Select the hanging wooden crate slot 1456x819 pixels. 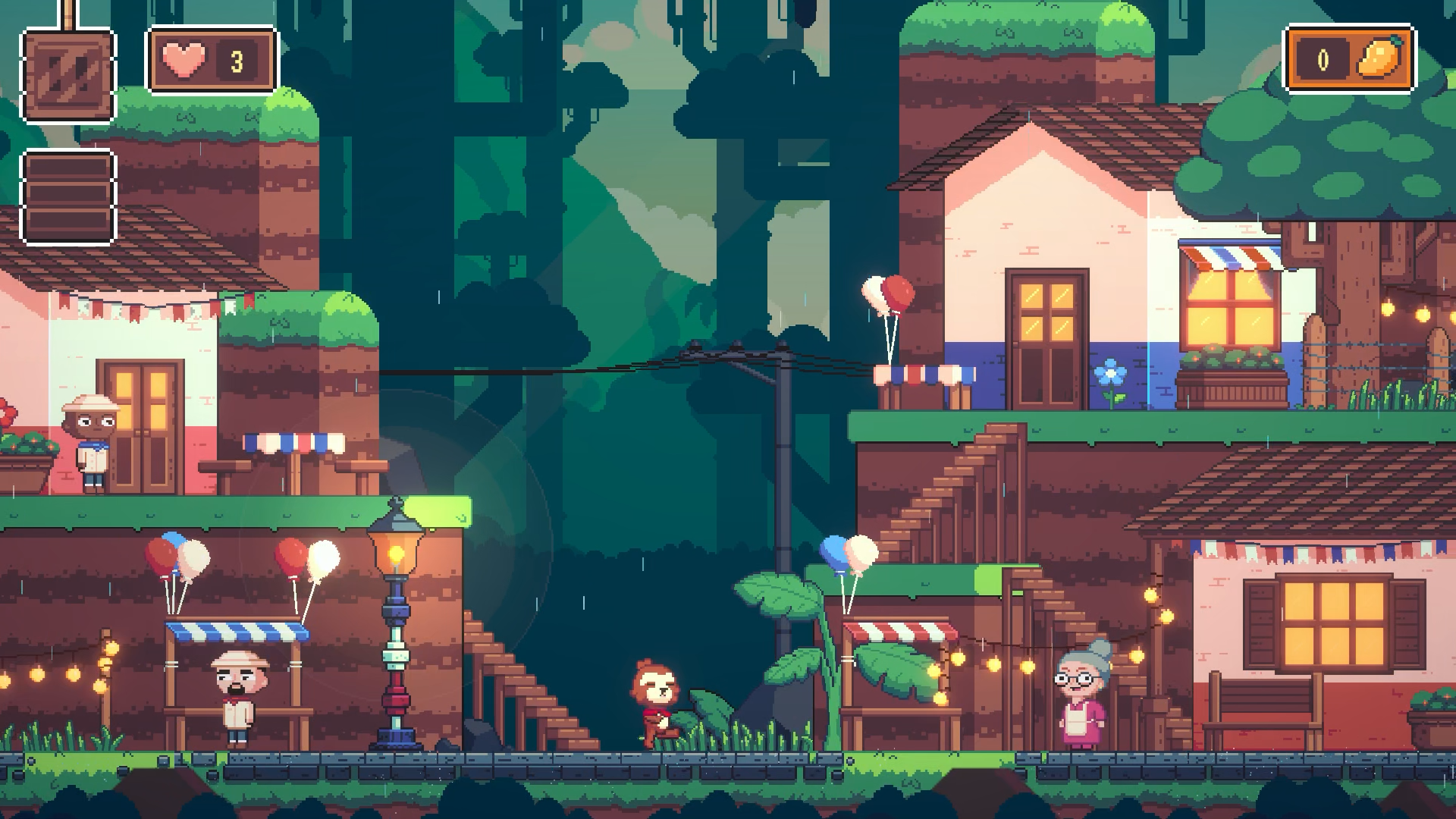[68, 76]
